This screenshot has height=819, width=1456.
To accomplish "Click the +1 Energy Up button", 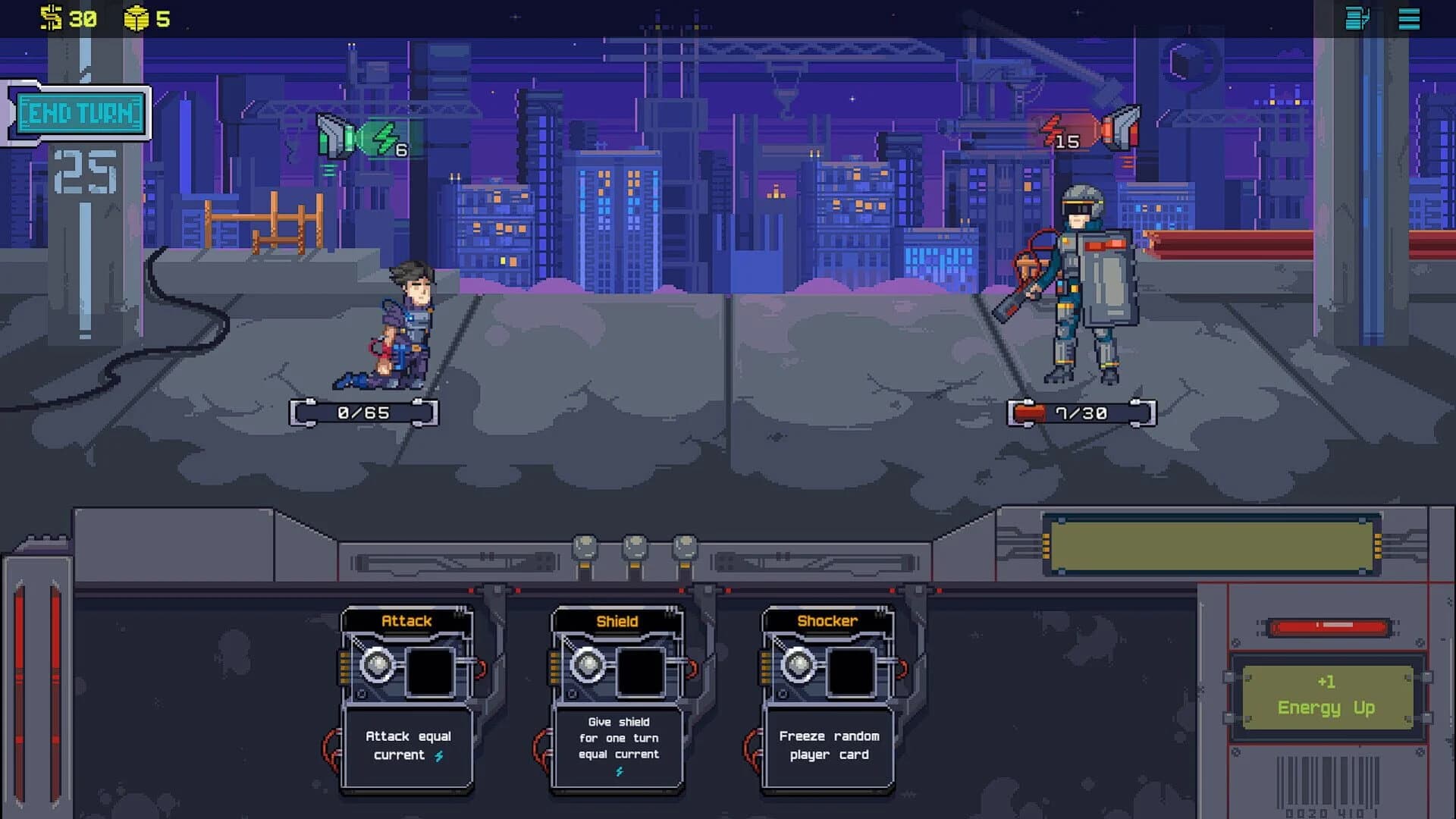I will (x=1326, y=698).
